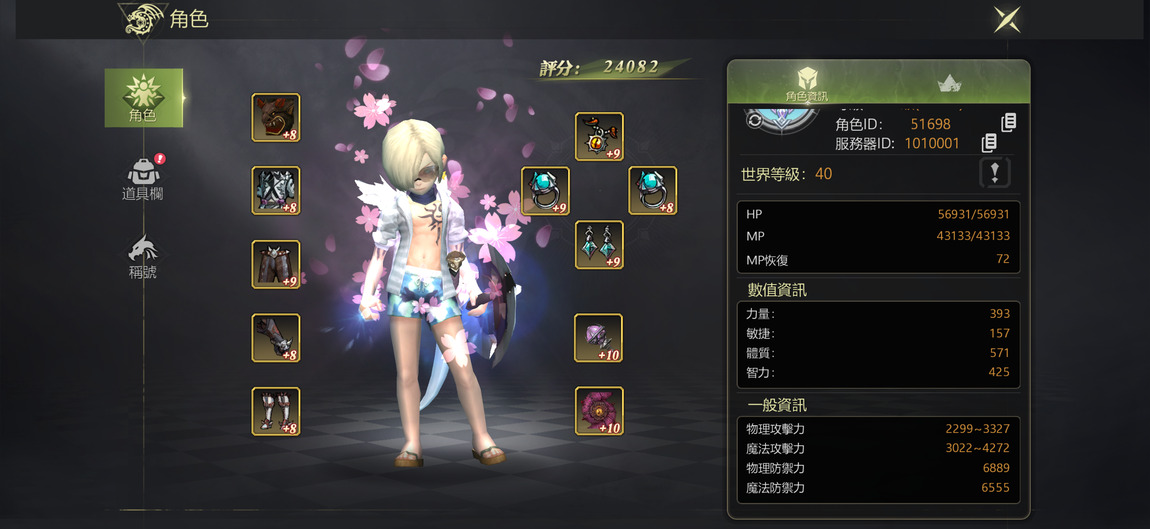
Task: Select the +9 ring equipment slot
Action: [x=546, y=191]
